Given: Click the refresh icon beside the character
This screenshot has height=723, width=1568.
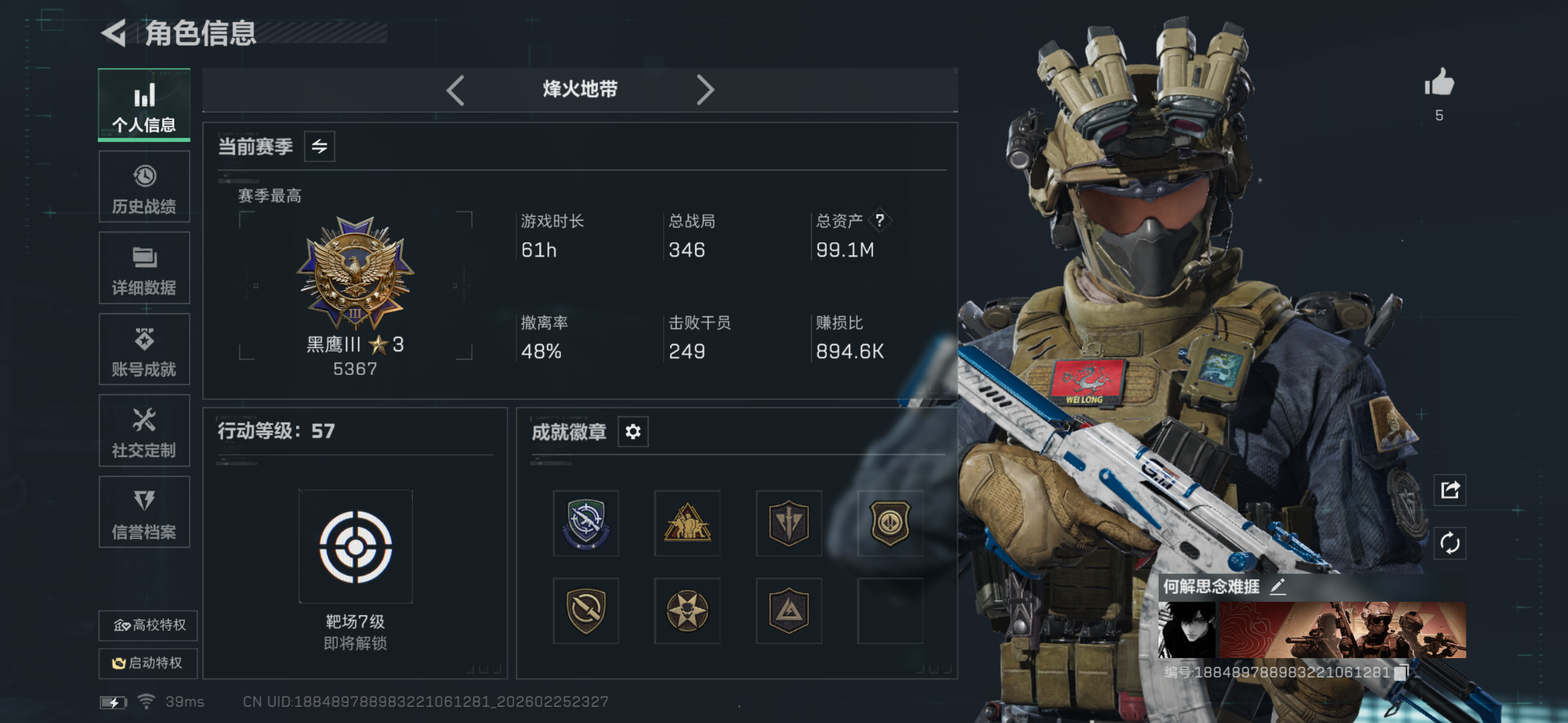Looking at the screenshot, I should pyautogui.click(x=1451, y=543).
